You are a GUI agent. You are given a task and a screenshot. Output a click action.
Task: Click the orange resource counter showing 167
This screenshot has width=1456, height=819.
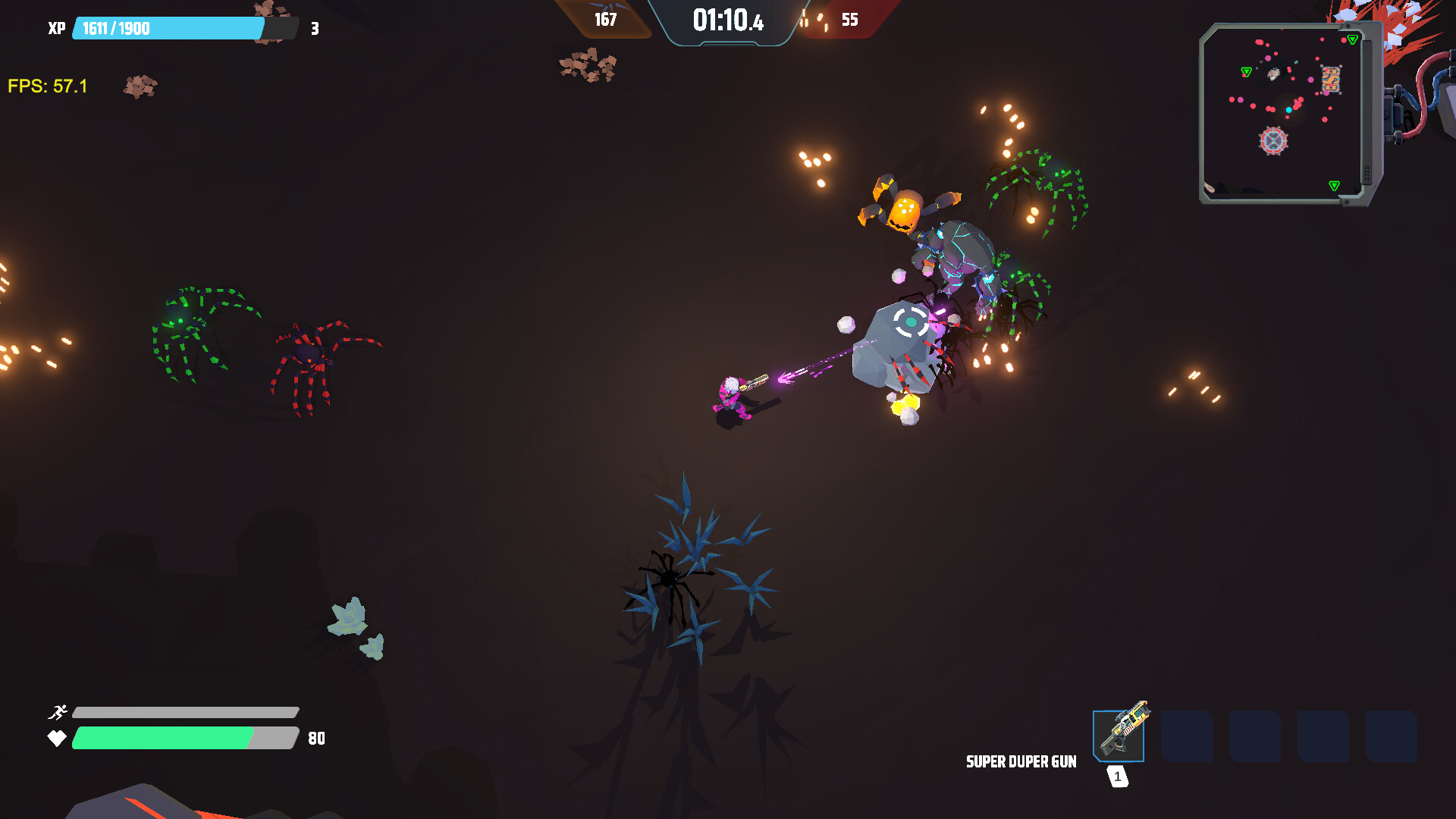point(606,21)
